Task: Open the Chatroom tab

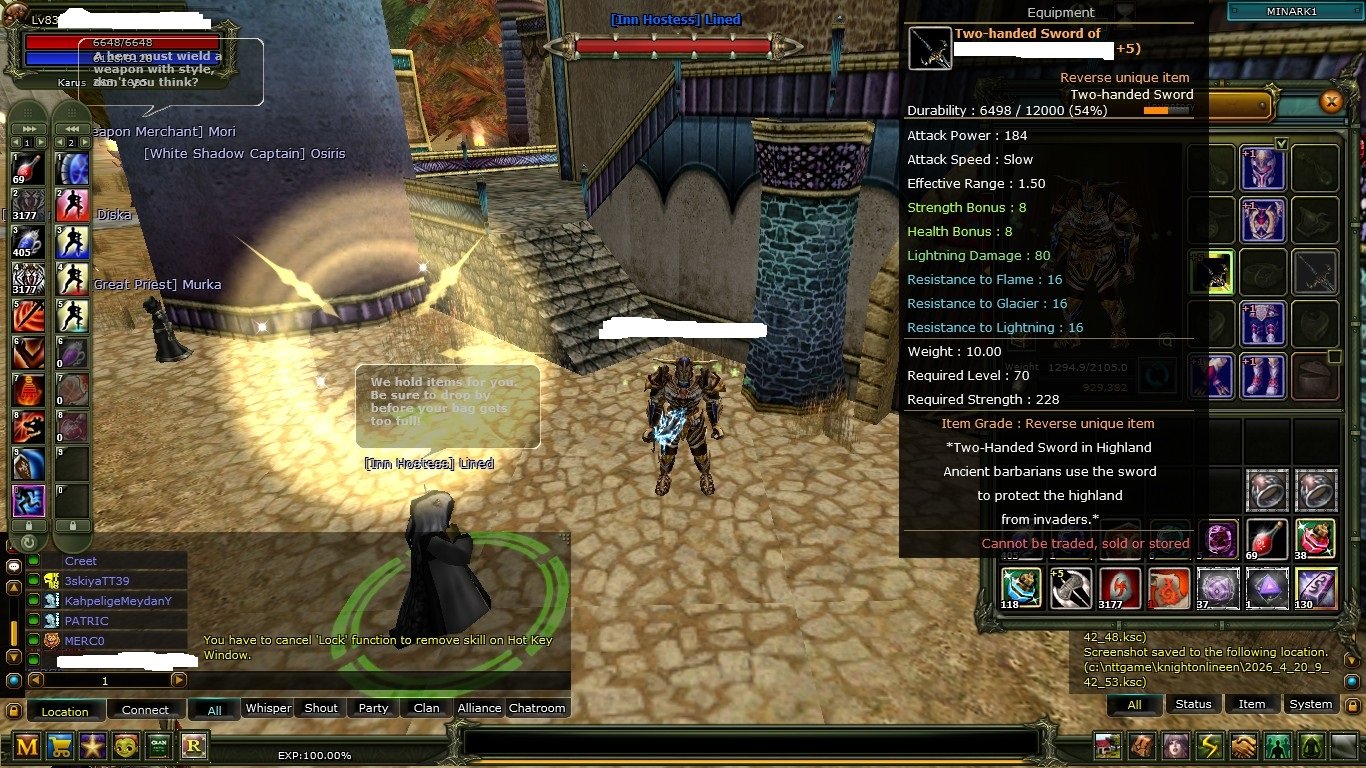Action: pos(537,708)
